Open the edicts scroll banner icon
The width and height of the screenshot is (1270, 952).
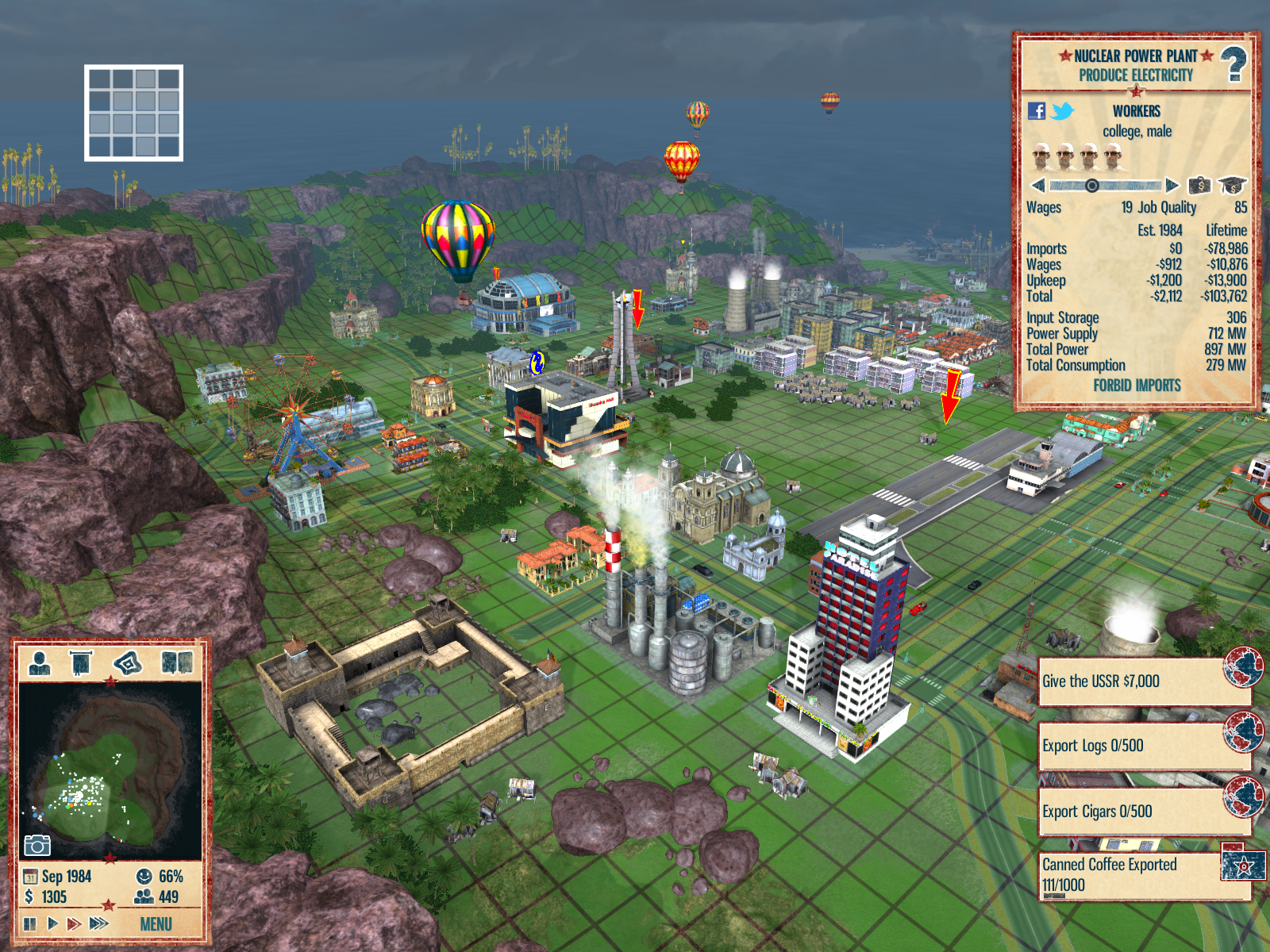(x=81, y=662)
